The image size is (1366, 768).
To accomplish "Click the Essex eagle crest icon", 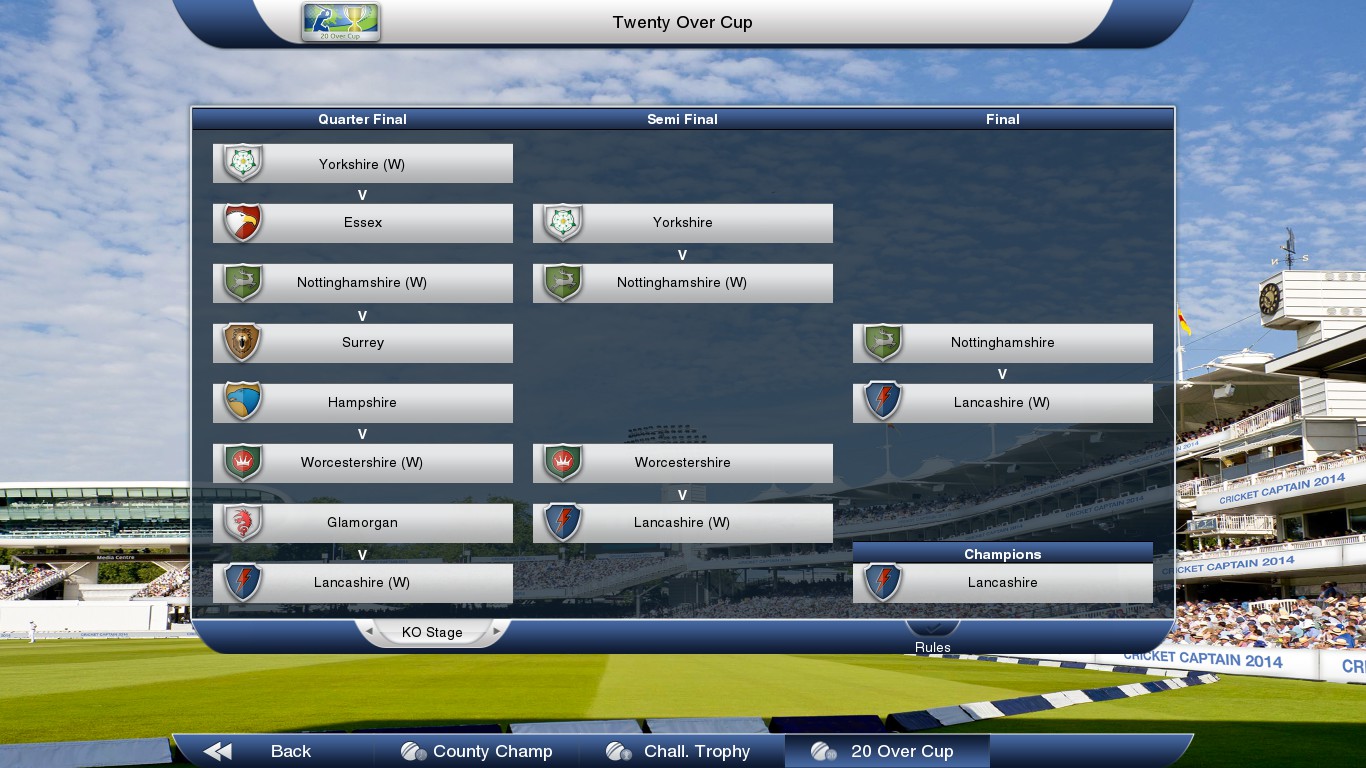I will coord(243,222).
